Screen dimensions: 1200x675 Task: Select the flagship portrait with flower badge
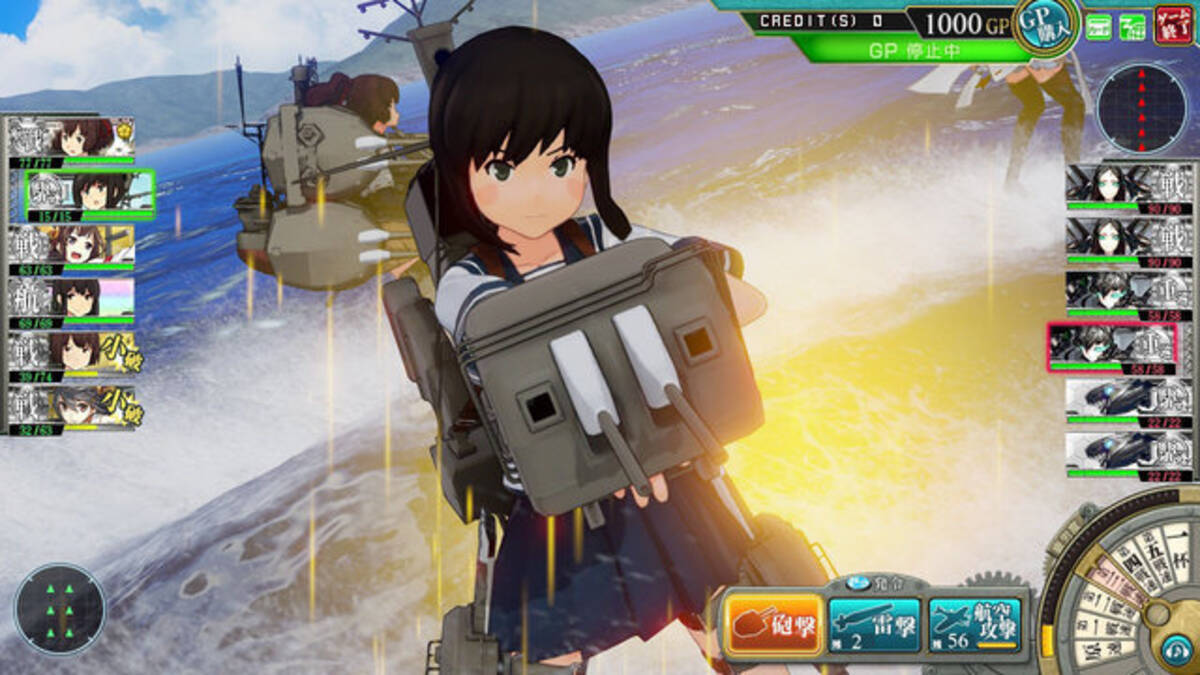point(72,139)
